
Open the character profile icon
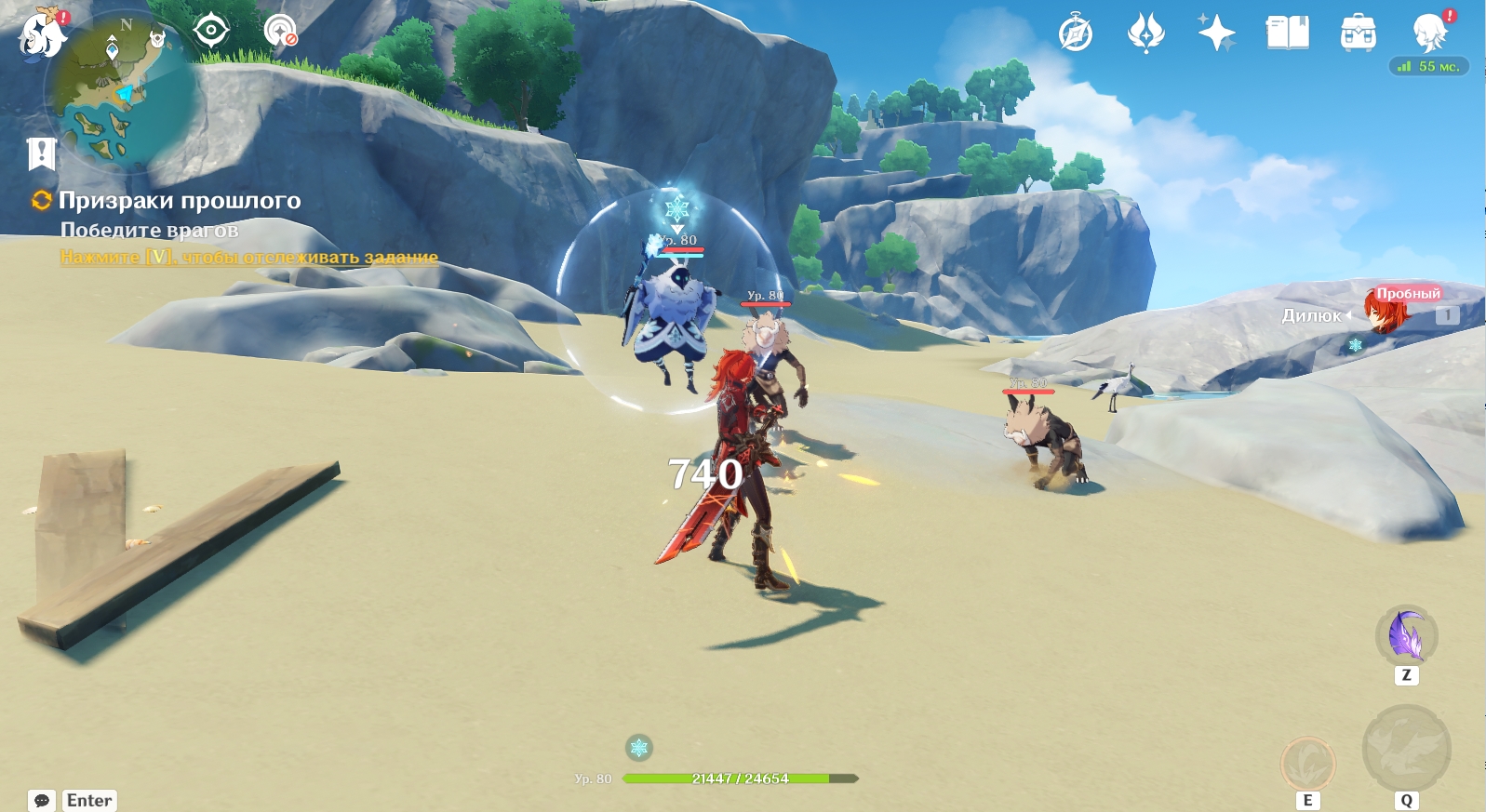coord(1428,33)
